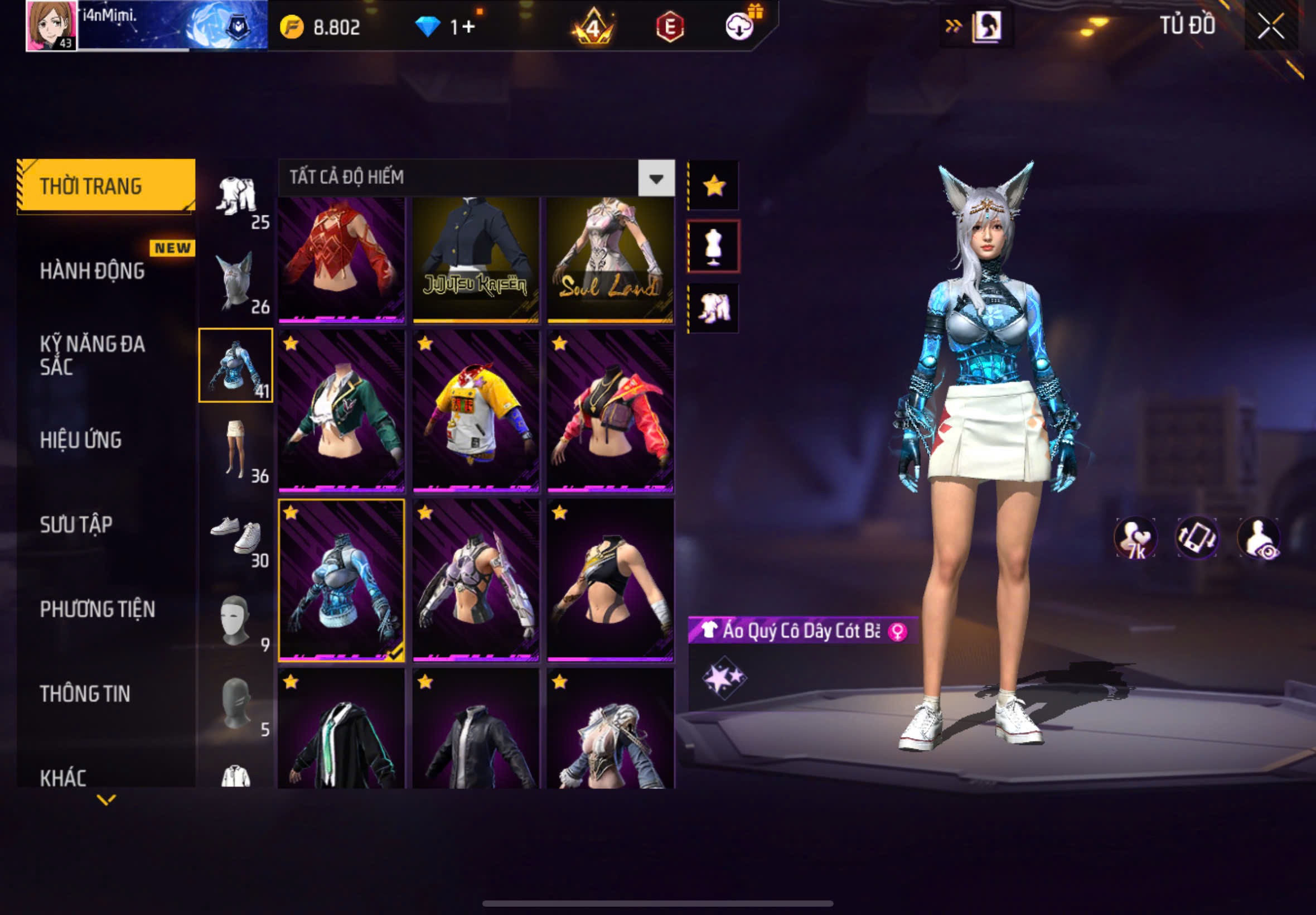Tap the player avatar portrait
1316x915 pixels.
click(x=51, y=26)
